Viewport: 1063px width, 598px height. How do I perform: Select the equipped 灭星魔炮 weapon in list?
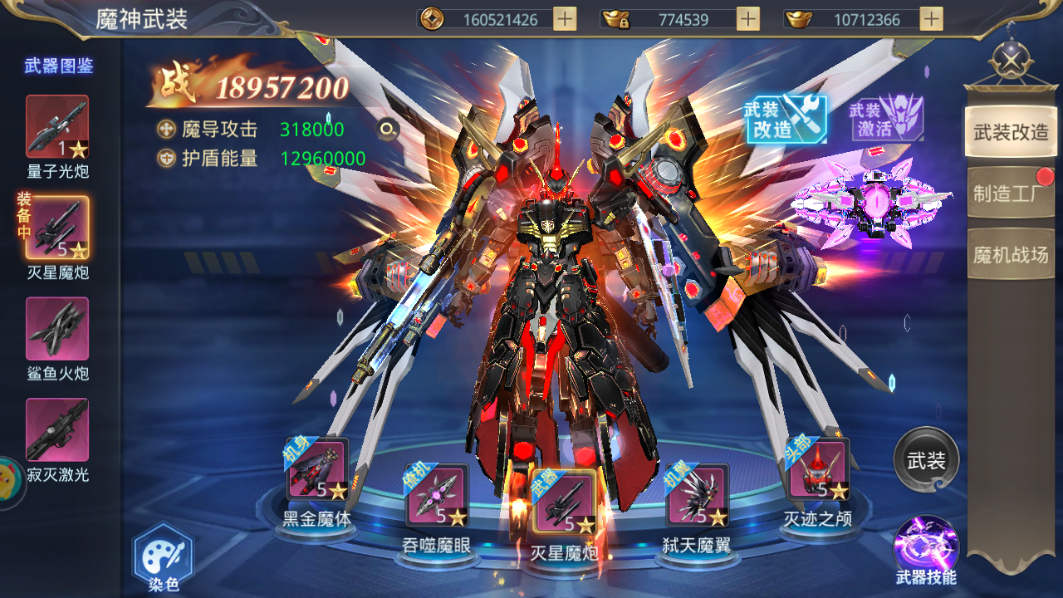57,227
